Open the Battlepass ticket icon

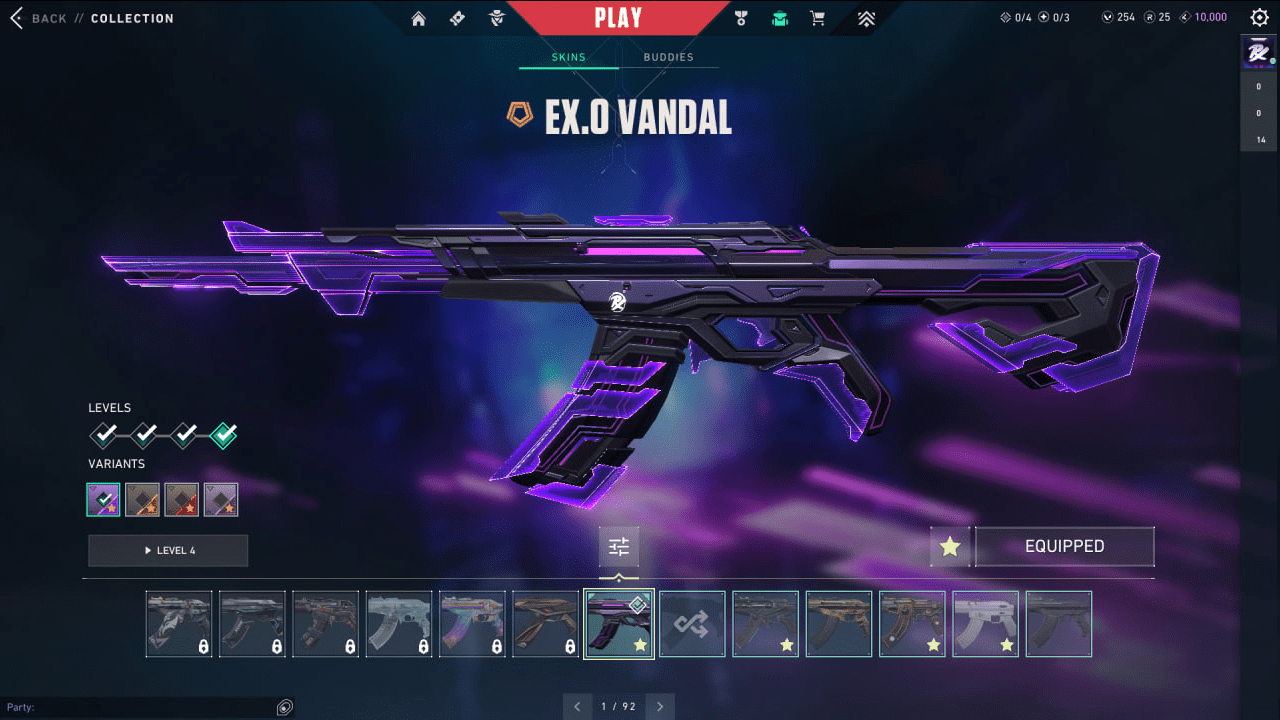coord(457,17)
